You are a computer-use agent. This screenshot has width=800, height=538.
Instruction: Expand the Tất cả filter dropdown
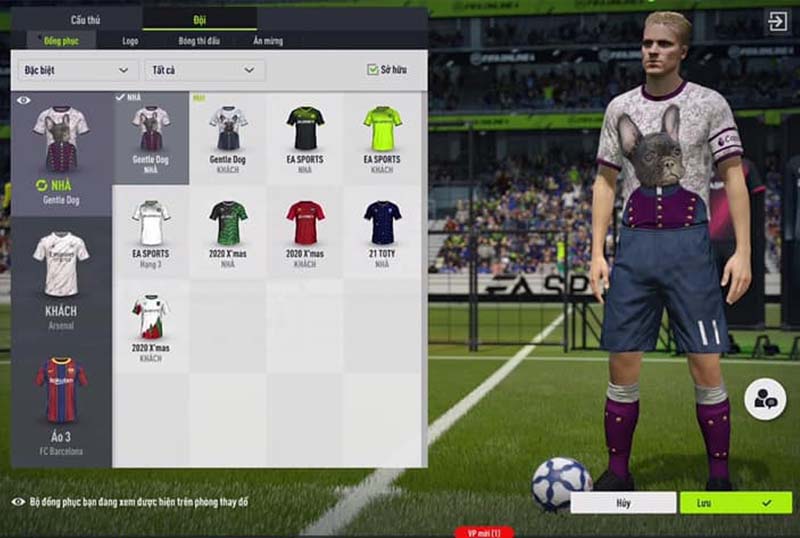point(204,70)
